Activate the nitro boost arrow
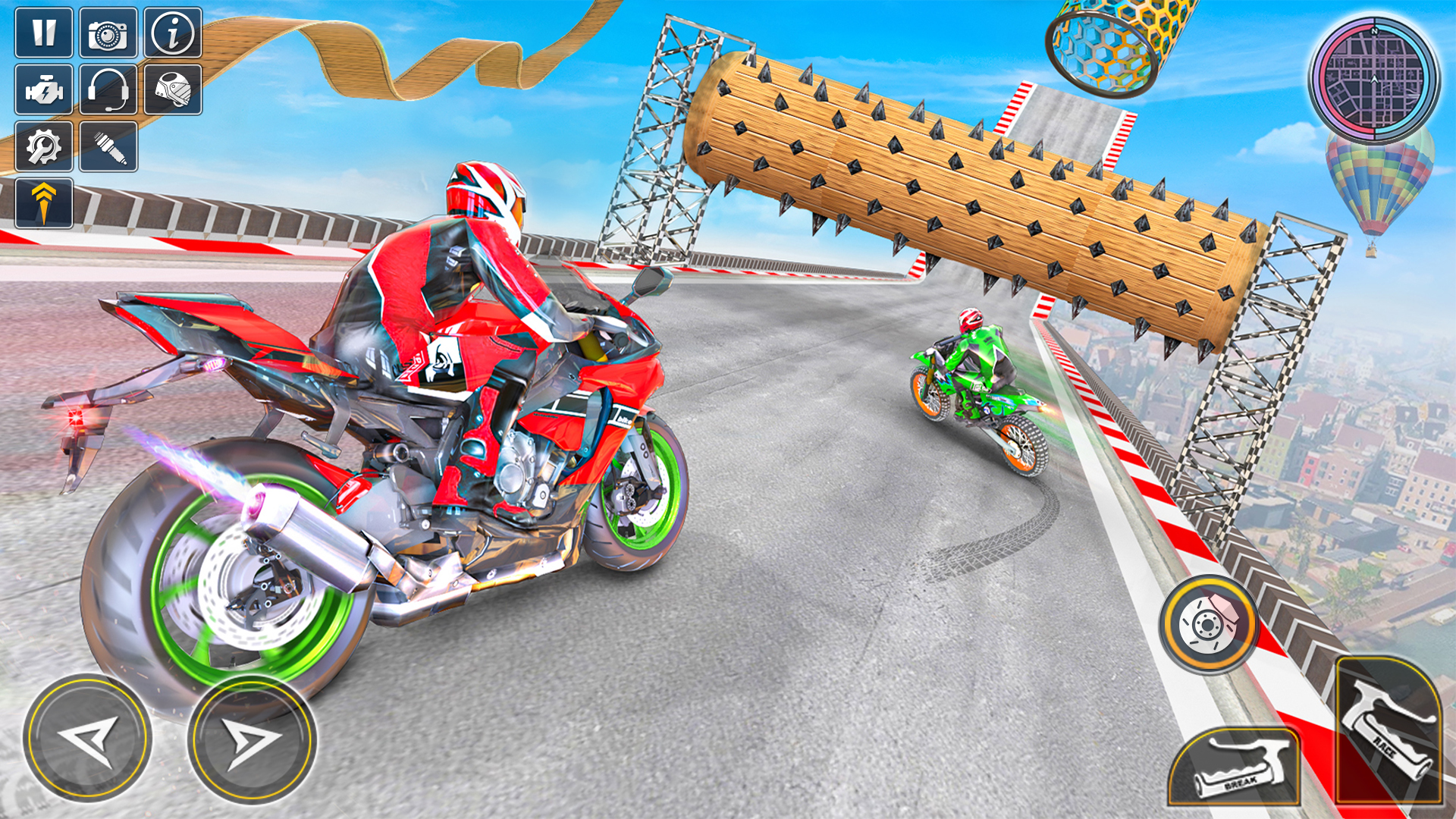Image resolution: width=1456 pixels, height=819 pixels. coord(45,201)
